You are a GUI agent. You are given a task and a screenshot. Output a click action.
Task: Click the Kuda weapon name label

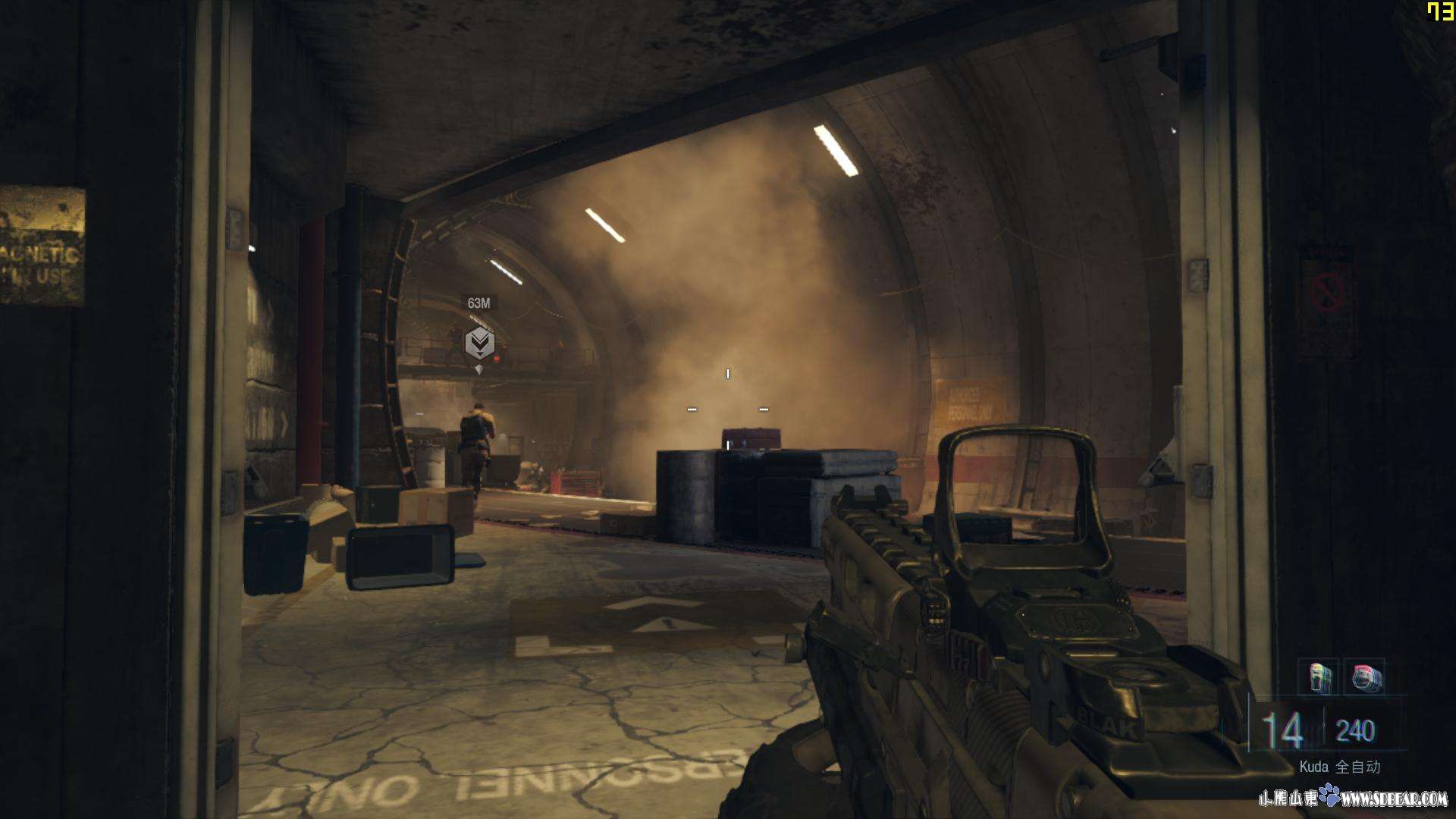point(1313,767)
